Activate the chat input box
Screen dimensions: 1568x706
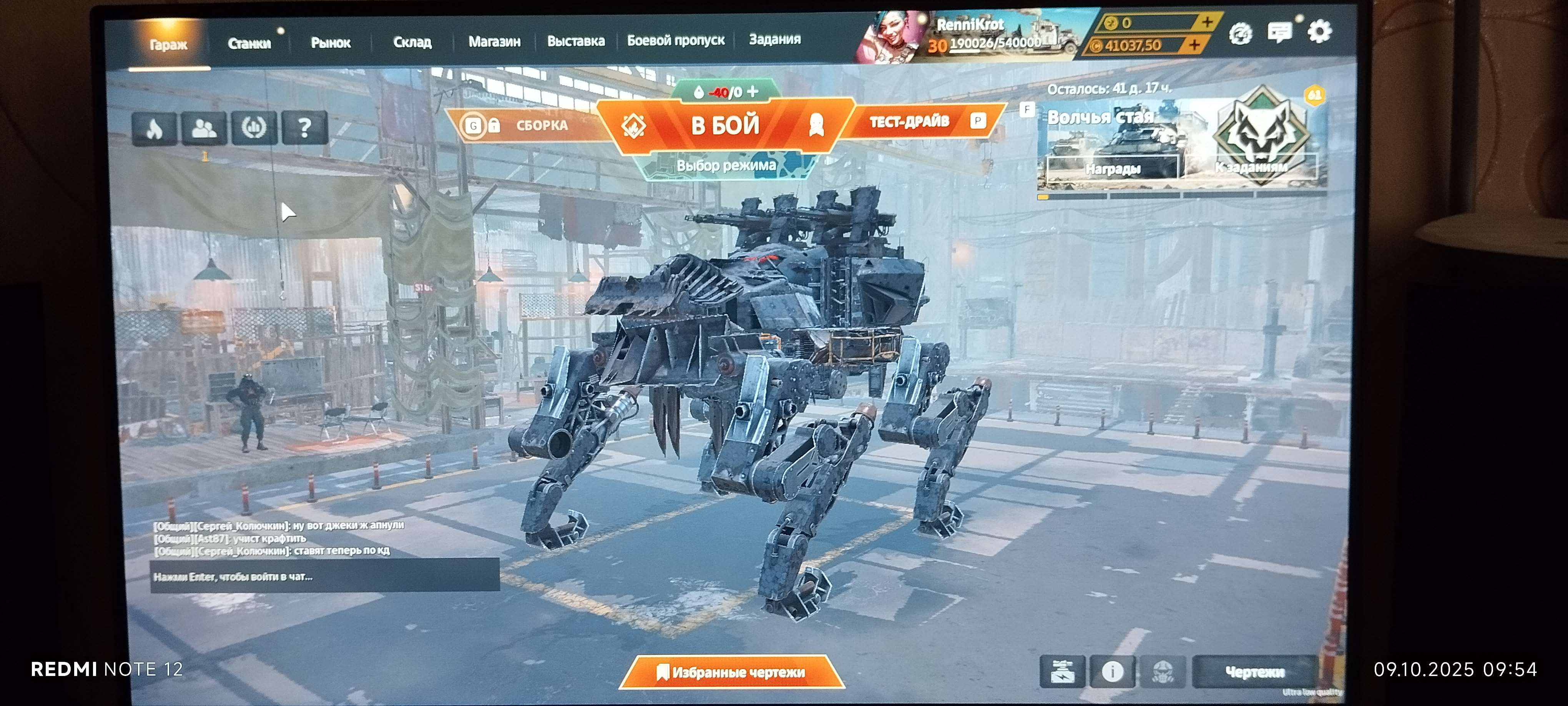[324, 576]
